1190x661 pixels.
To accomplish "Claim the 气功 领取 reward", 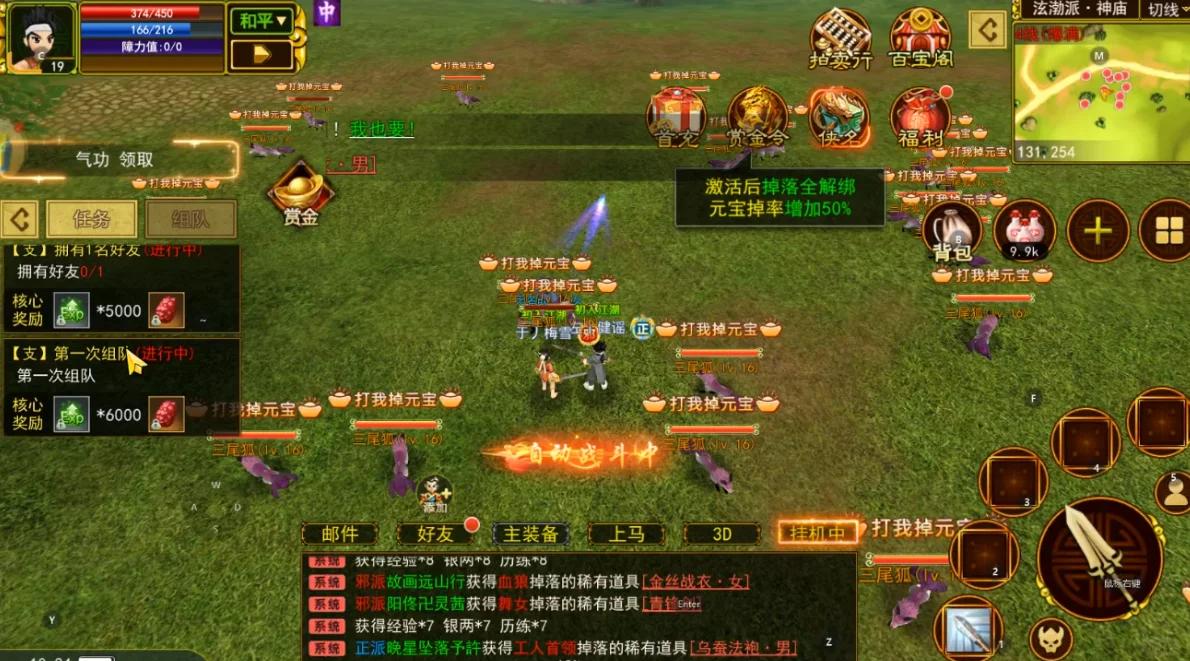I will 116,159.
